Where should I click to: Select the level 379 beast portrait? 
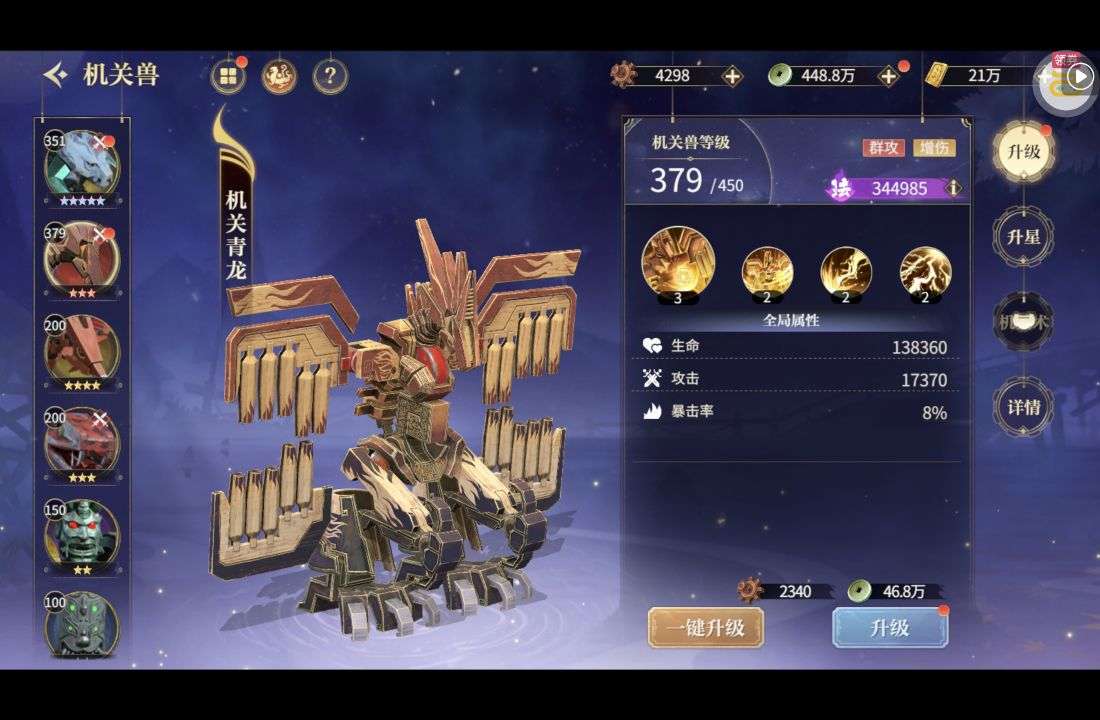(x=81, y=258)
